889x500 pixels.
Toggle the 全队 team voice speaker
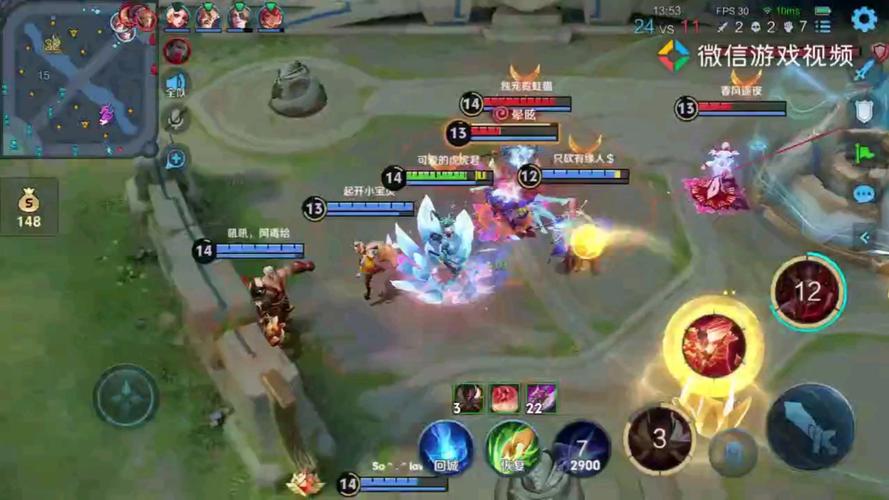176,84
